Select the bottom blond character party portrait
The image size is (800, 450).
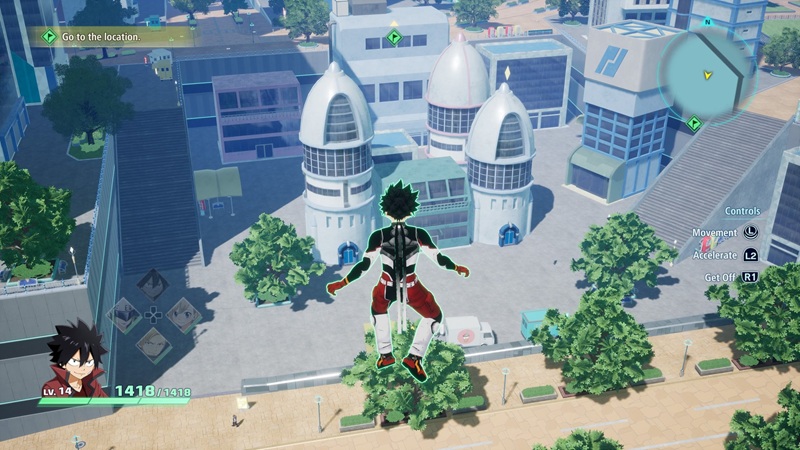coord(152,344)
